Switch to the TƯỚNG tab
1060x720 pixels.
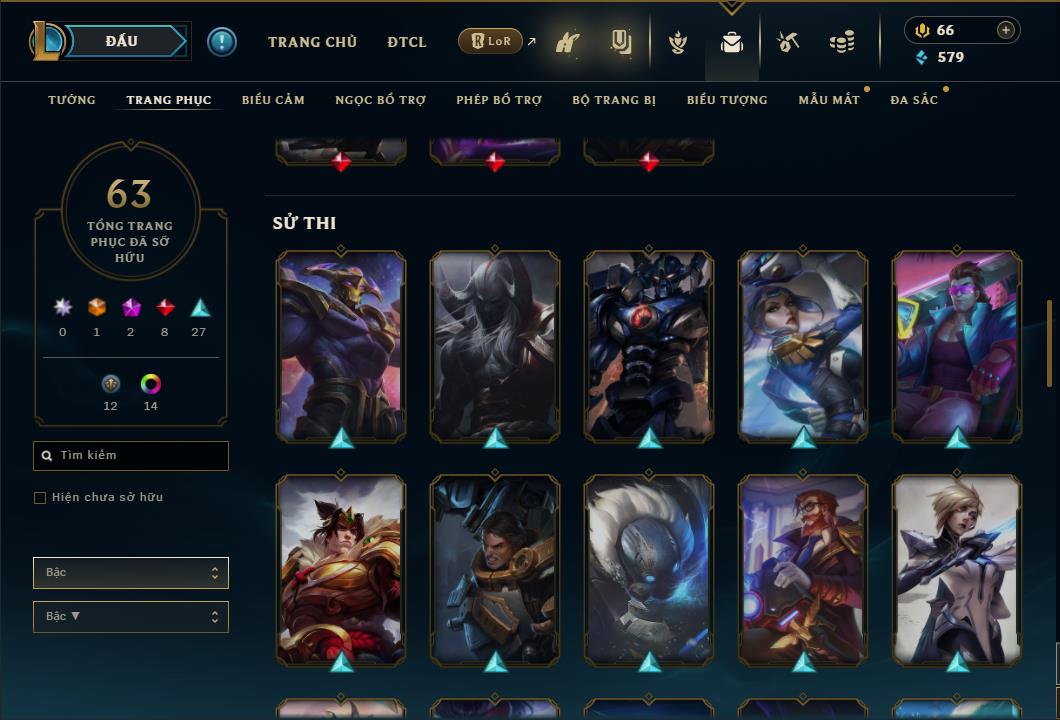coord(72,100)
